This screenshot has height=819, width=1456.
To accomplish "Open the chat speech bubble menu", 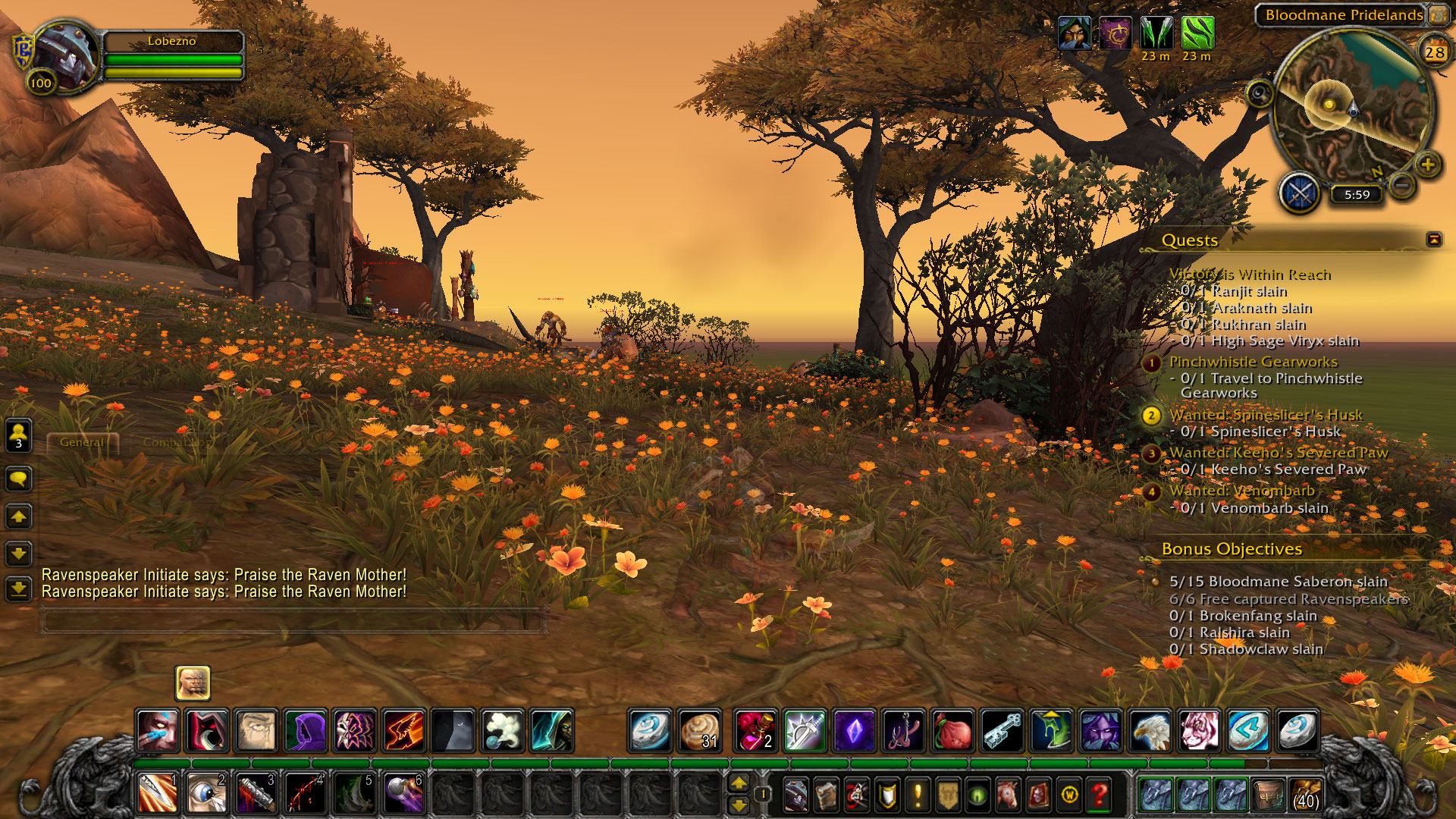I will (19, 479).
